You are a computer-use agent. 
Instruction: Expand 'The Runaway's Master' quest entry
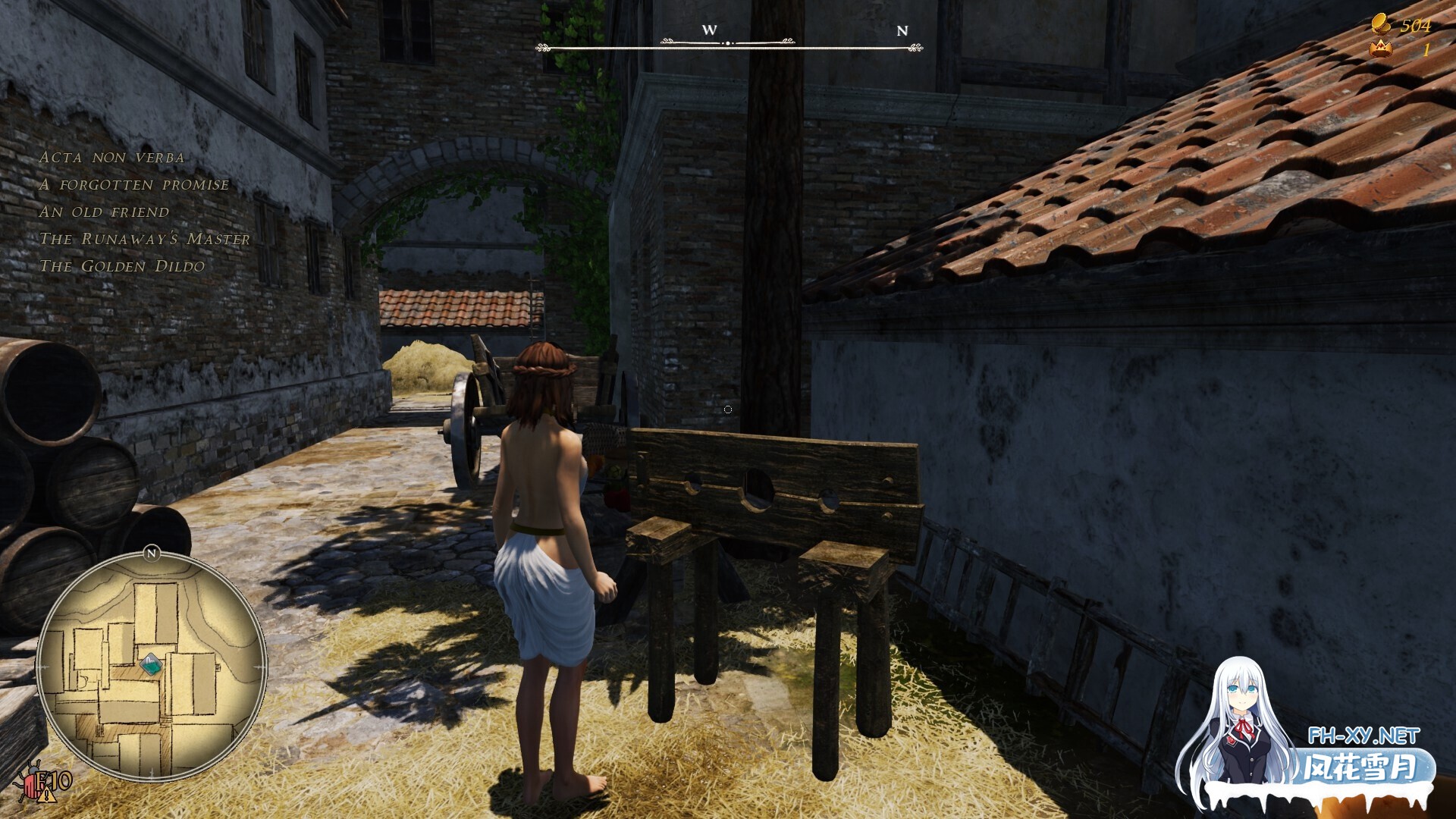pos(147,239)
